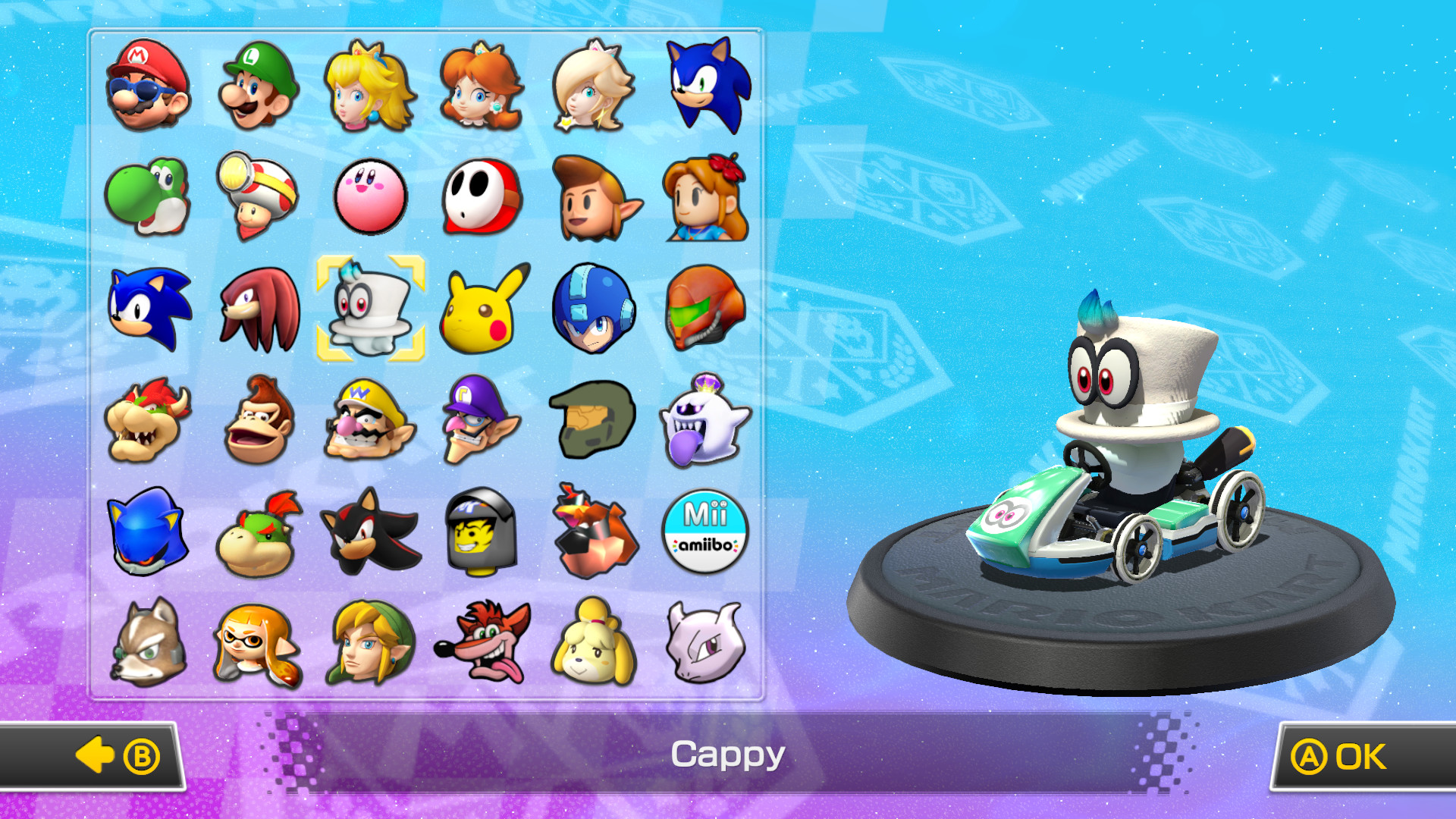
Task: Choose Shy Guy
Action: [x=482, y=196]
